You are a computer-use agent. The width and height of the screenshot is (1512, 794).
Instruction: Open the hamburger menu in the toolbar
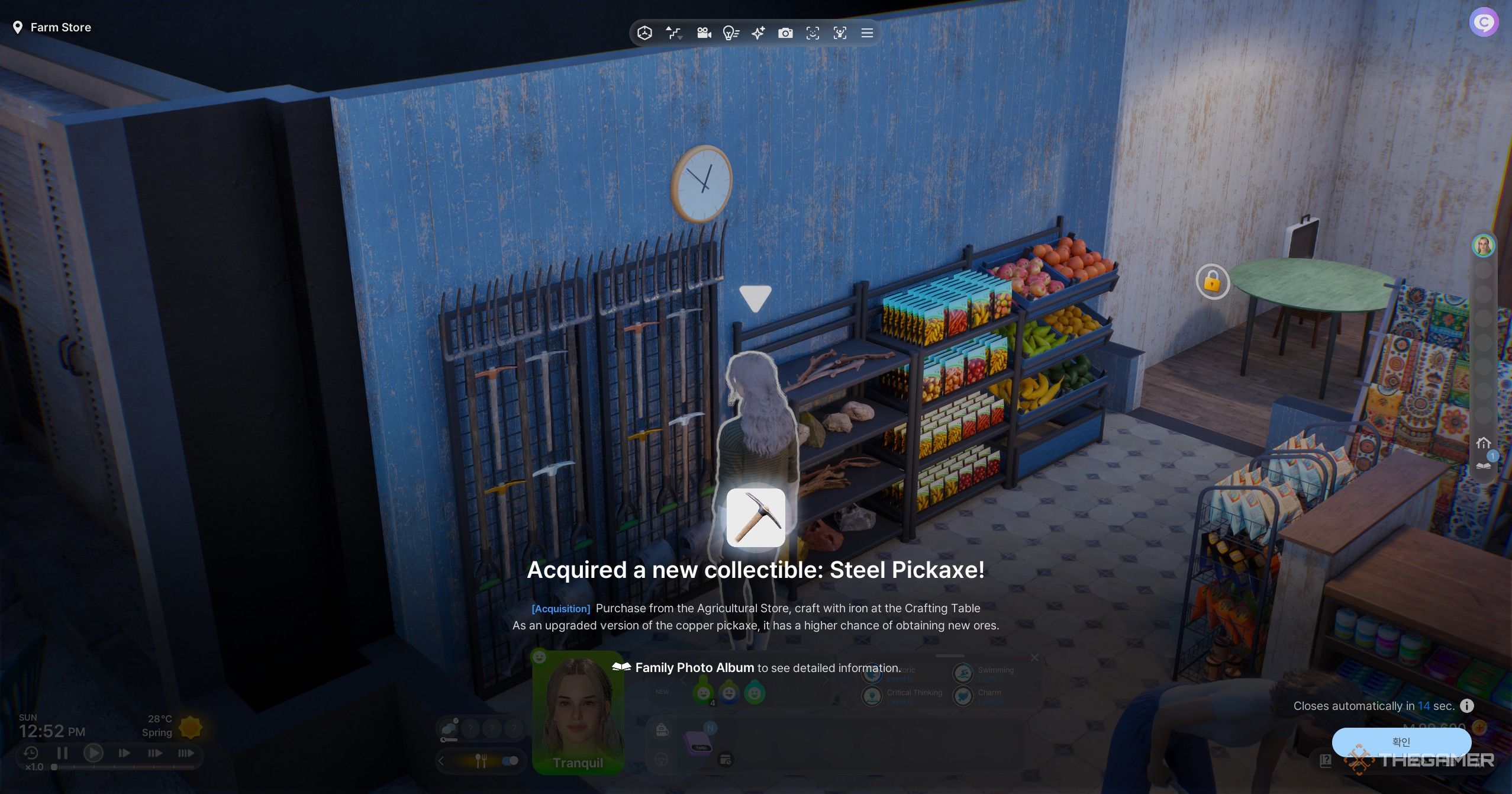point(867,33)
